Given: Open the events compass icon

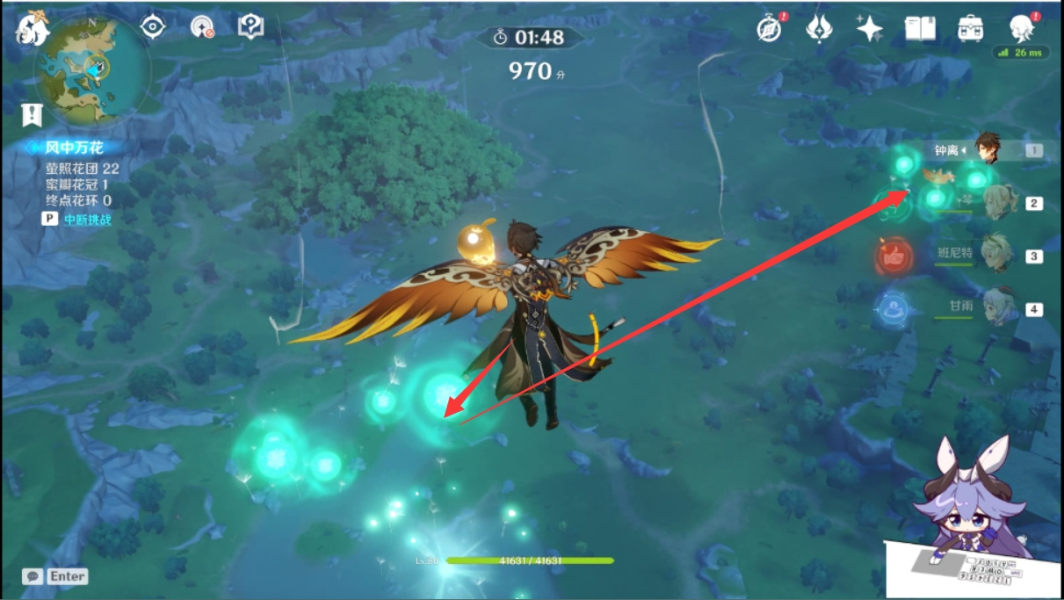Looking at the screenshot, I should pos(769,29).
